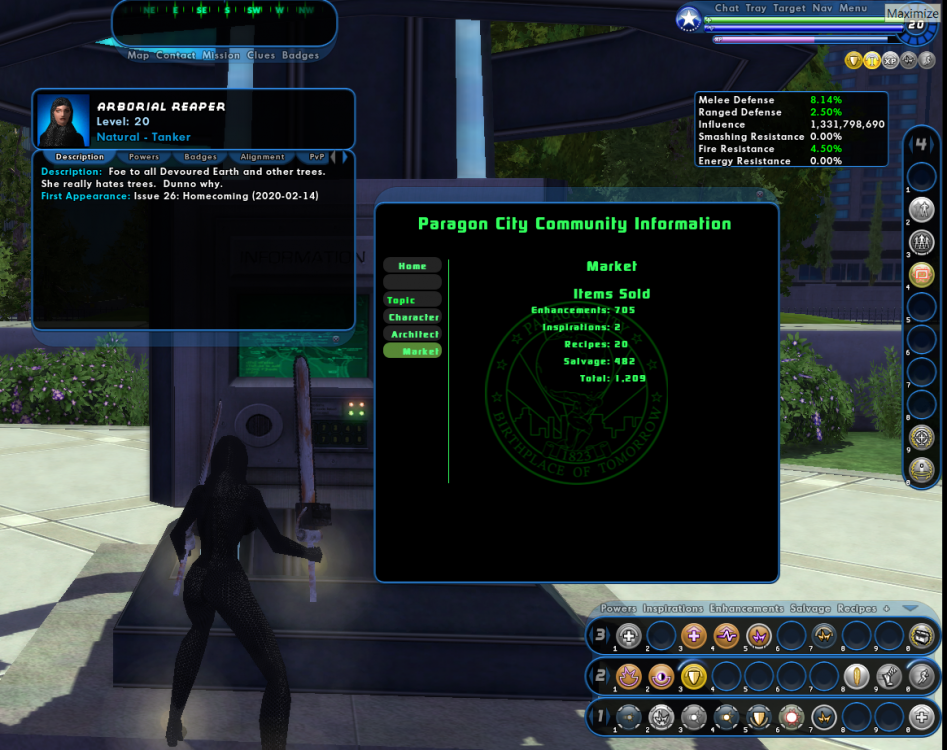Open the Clues window
The image size is (947, 750).
(x=261, y=56)
